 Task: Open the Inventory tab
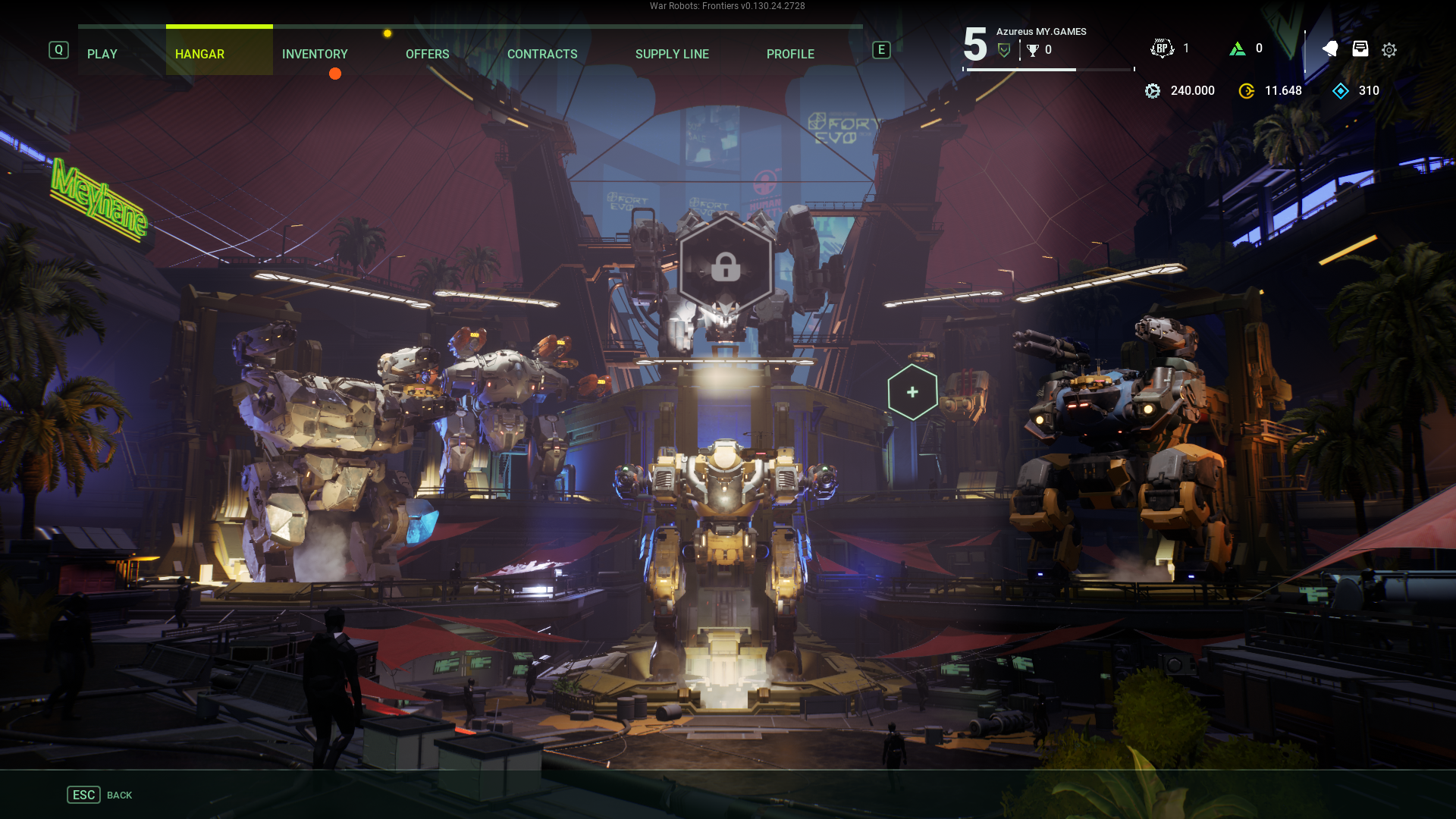(x=315, y=54)
